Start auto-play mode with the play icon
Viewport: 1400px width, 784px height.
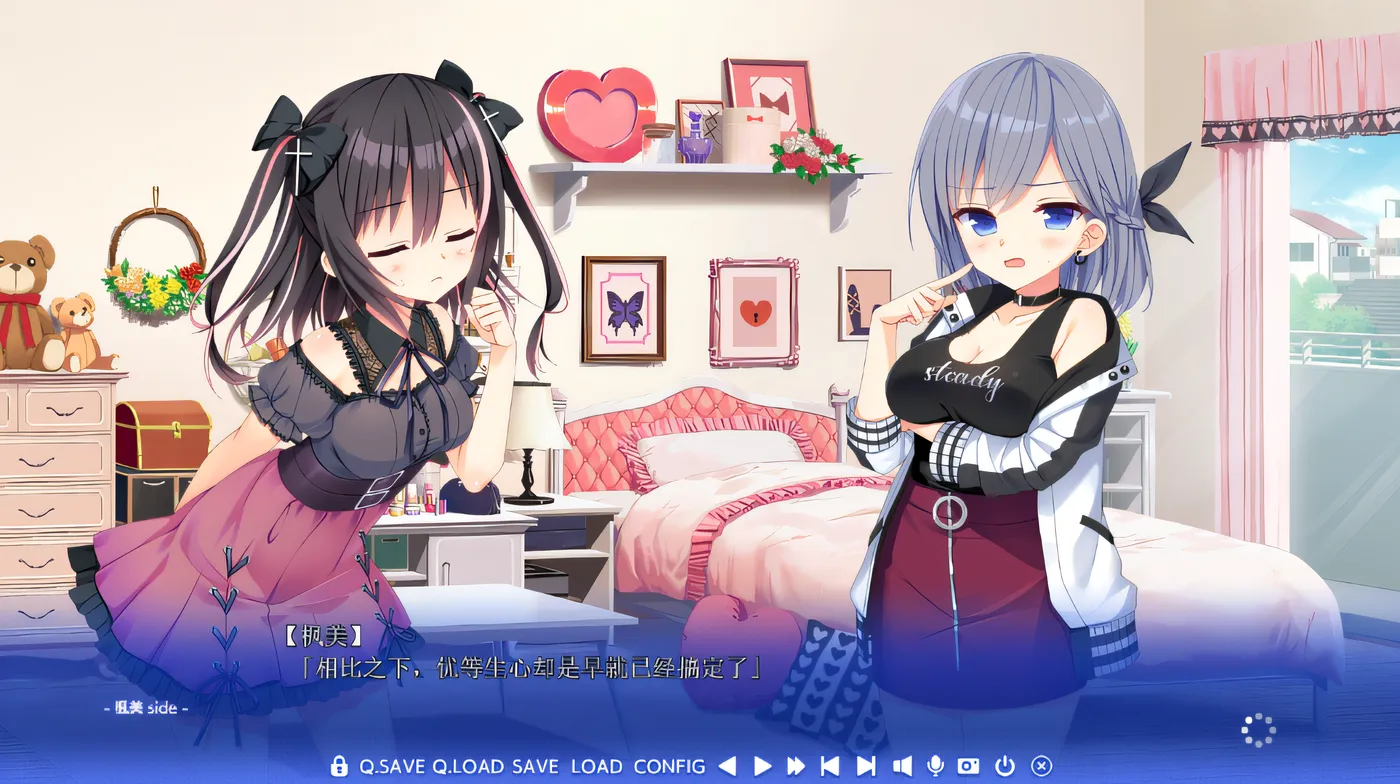[761, 765]
